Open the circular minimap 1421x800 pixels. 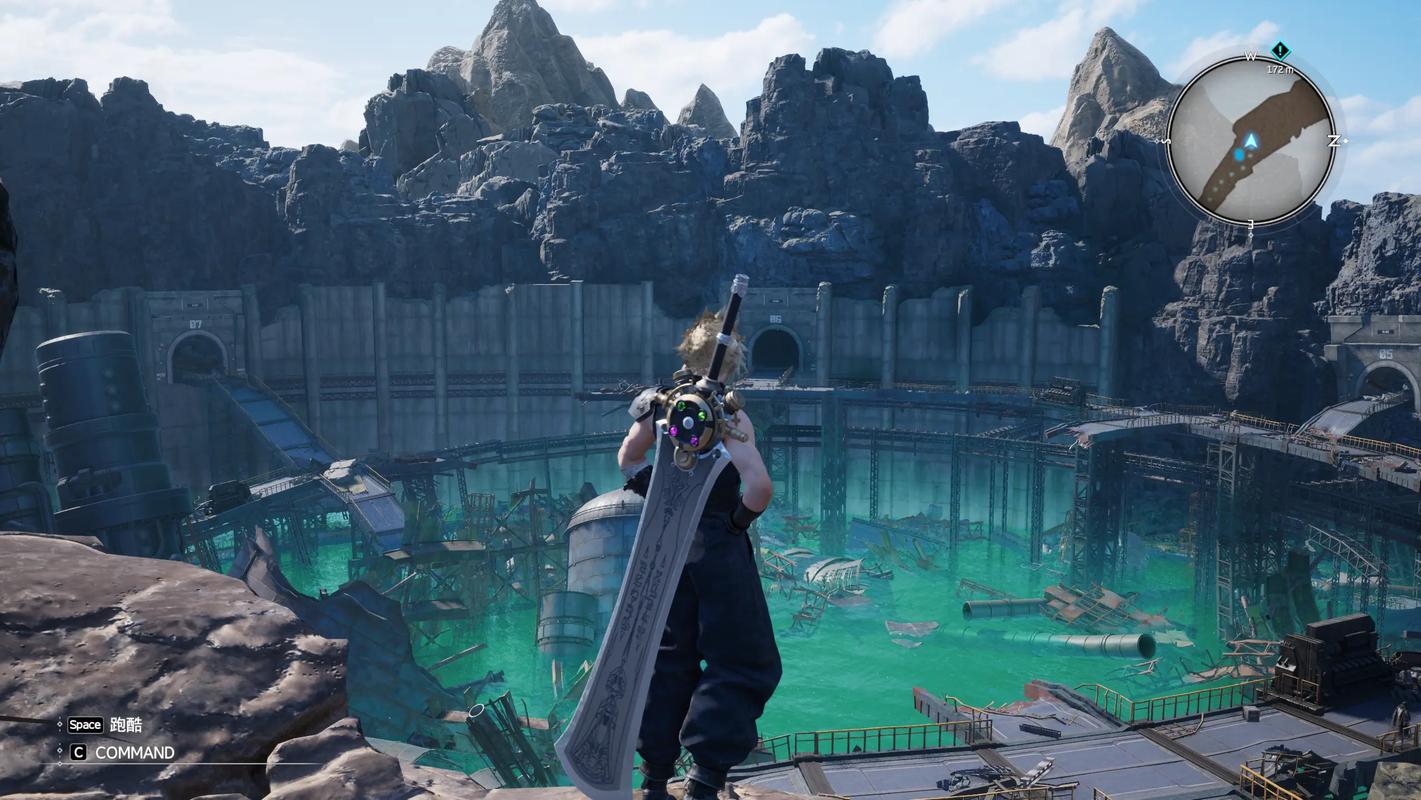[x=1251, y=140]
